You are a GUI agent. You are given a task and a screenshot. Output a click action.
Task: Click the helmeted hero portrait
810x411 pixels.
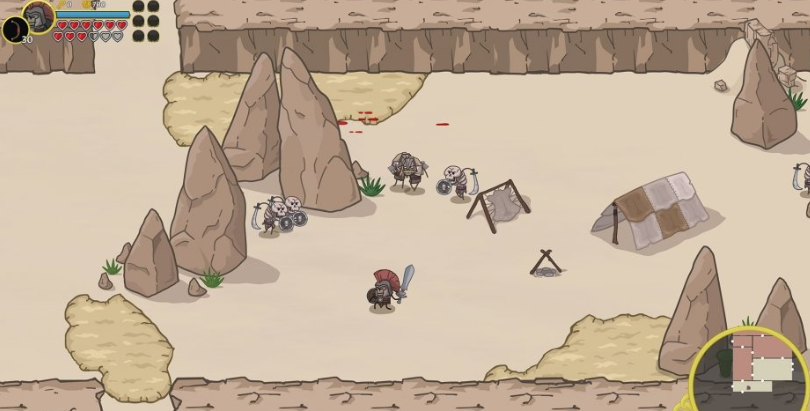coord(39,15)
